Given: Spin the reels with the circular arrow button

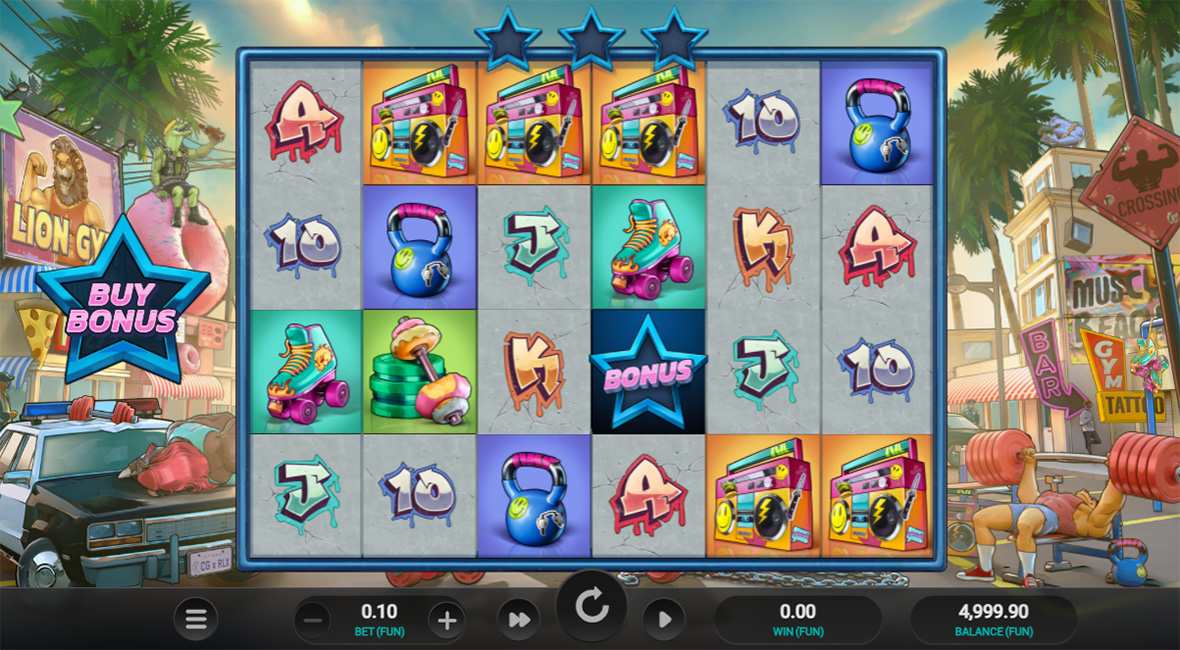Looking at the screenshot, I should coord(591,607).
